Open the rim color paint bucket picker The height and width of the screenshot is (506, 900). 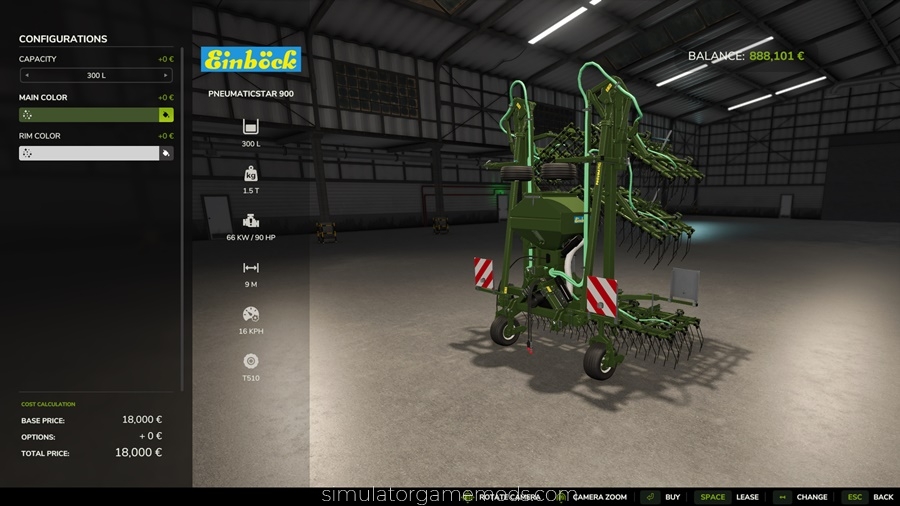[x=166, y=153]
